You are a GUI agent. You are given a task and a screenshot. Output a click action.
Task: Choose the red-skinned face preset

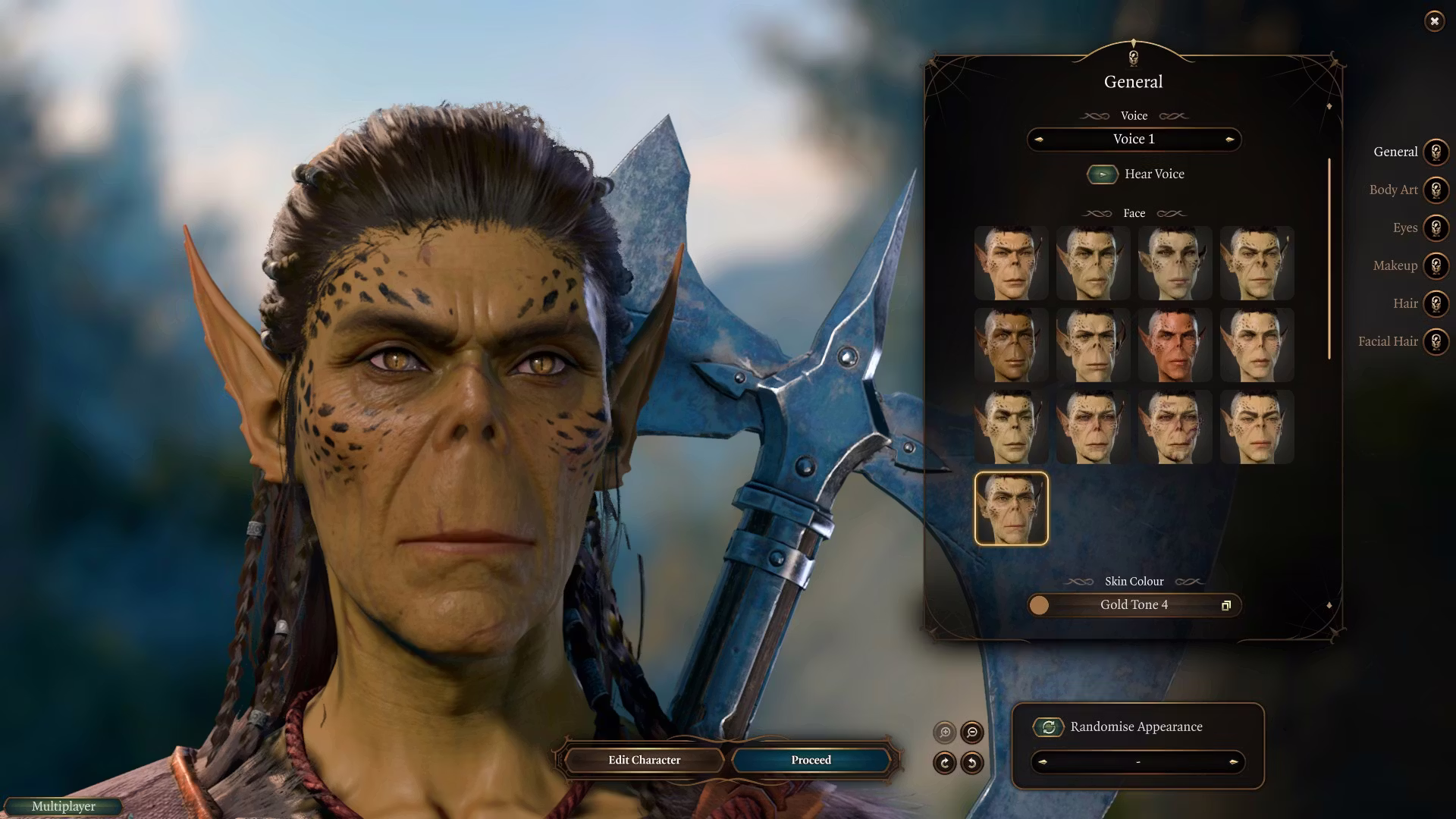click(1175, 345)
